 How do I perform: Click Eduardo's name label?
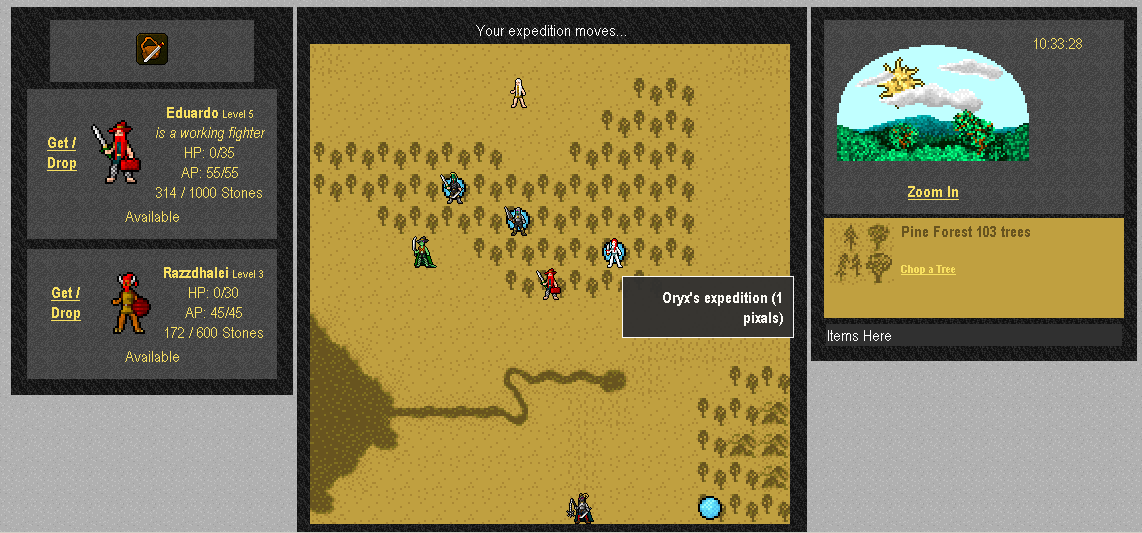(192, 113)
